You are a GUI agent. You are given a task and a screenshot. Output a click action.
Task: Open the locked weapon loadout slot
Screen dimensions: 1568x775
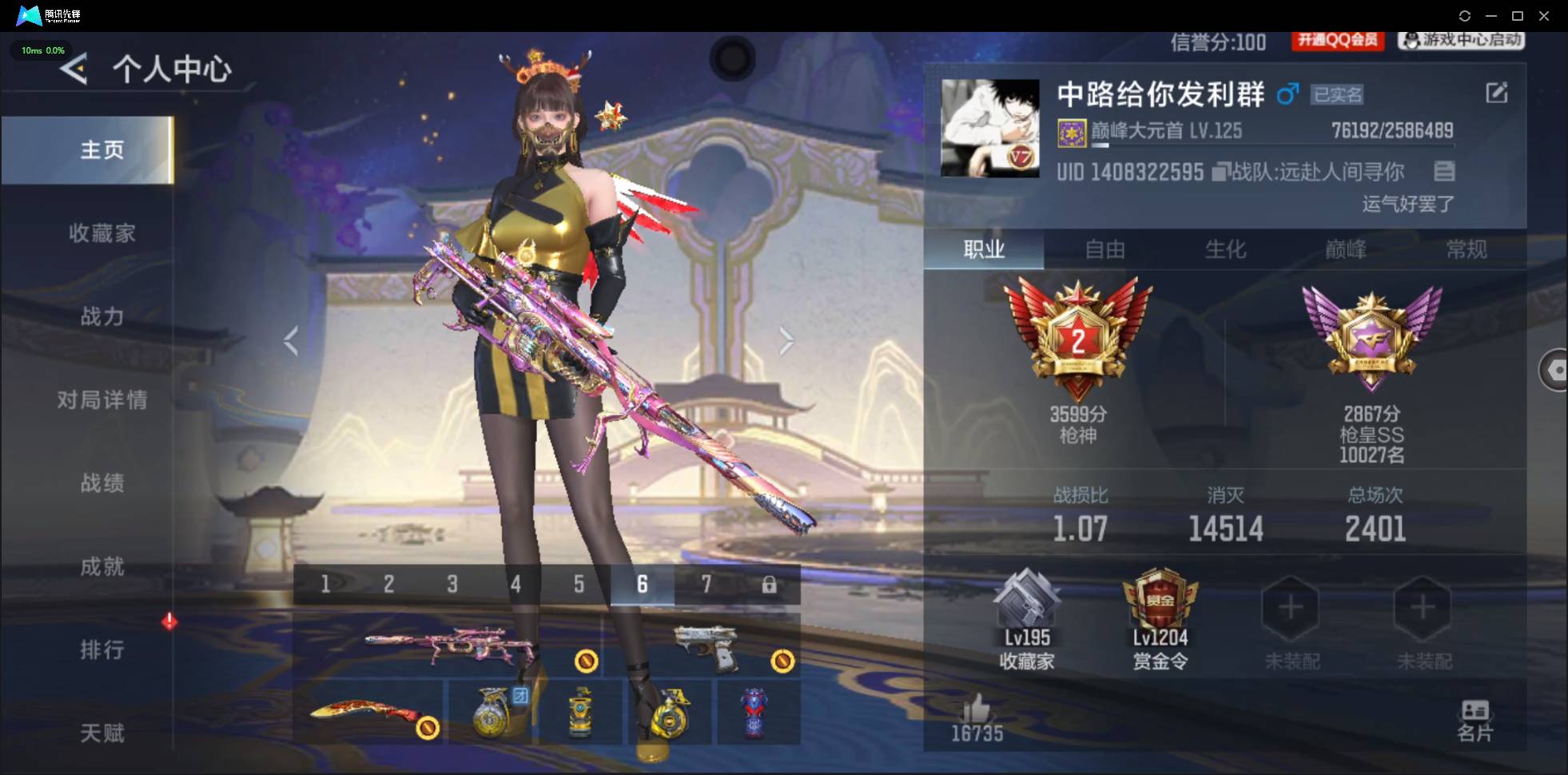click(769, 584)
